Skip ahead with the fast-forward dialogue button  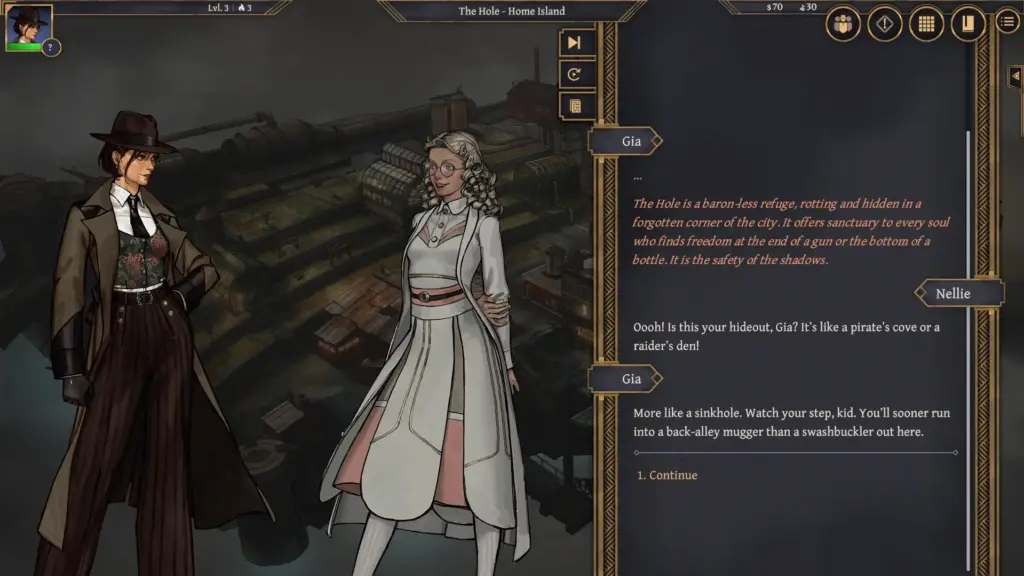(x=575, y=43)
